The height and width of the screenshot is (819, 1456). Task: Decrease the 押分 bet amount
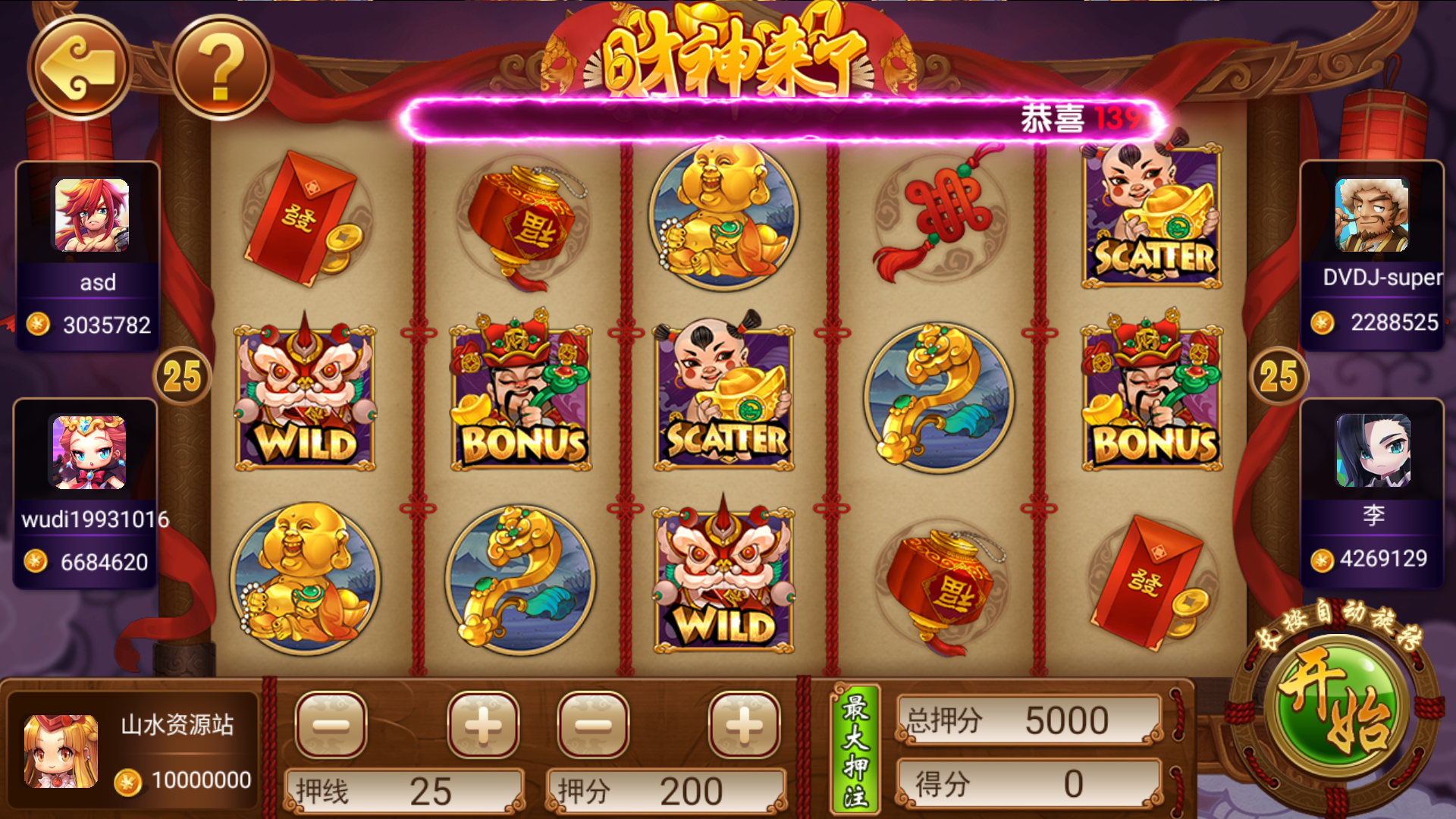tap(593, 725)
